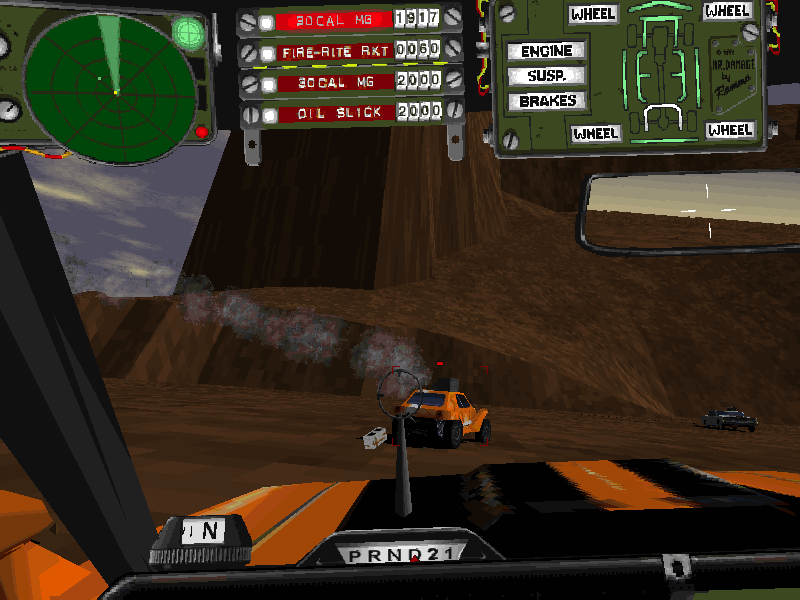Image resolution: width=800 pixels, height=600 pixels.
Task: Click the PRND21 gear selector strip
Action: [411, 555]
